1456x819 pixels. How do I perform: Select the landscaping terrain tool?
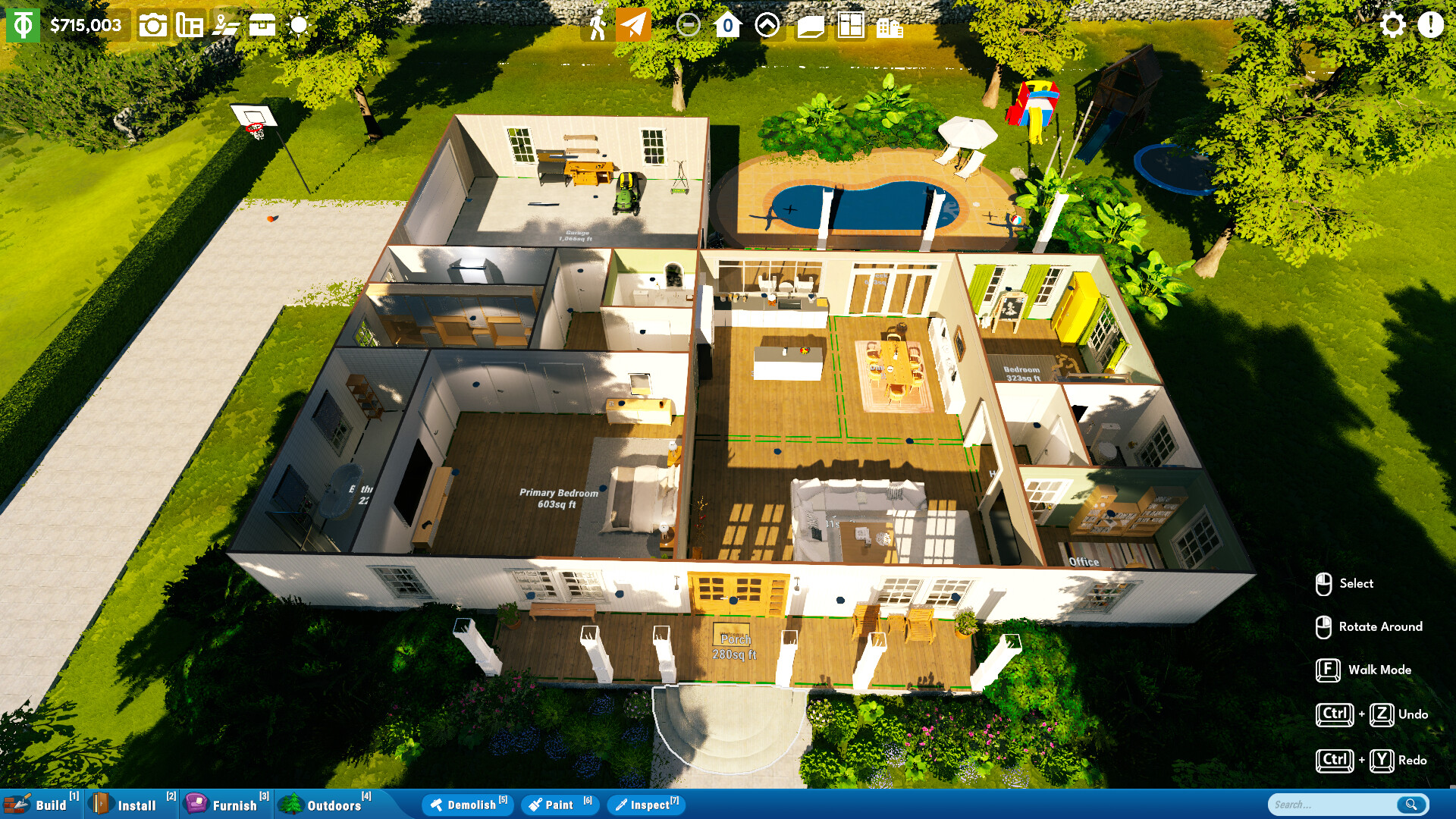(226, 25)
